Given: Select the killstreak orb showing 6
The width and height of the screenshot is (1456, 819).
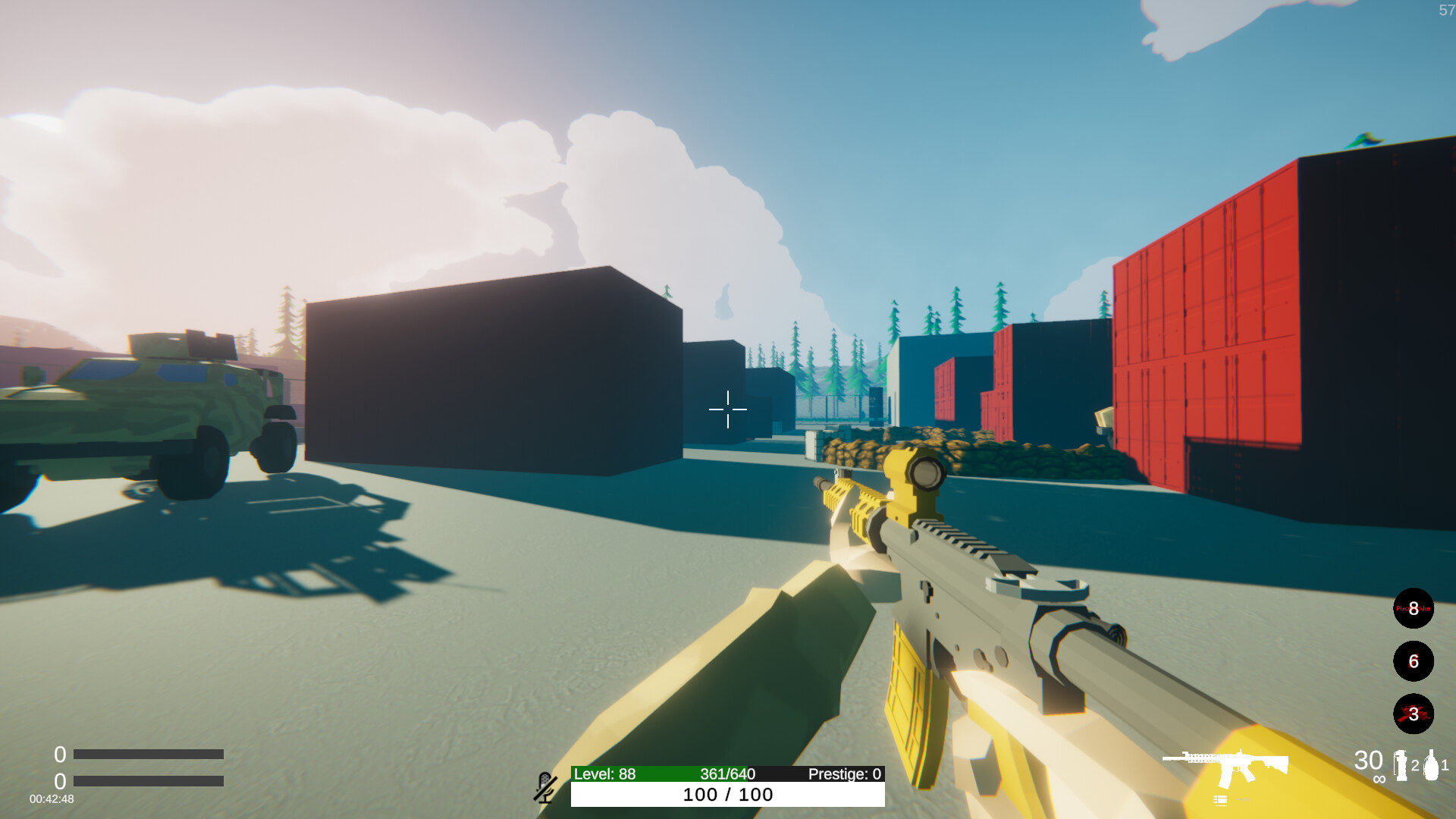Looking at the screenshot, I should [1412, 661].
